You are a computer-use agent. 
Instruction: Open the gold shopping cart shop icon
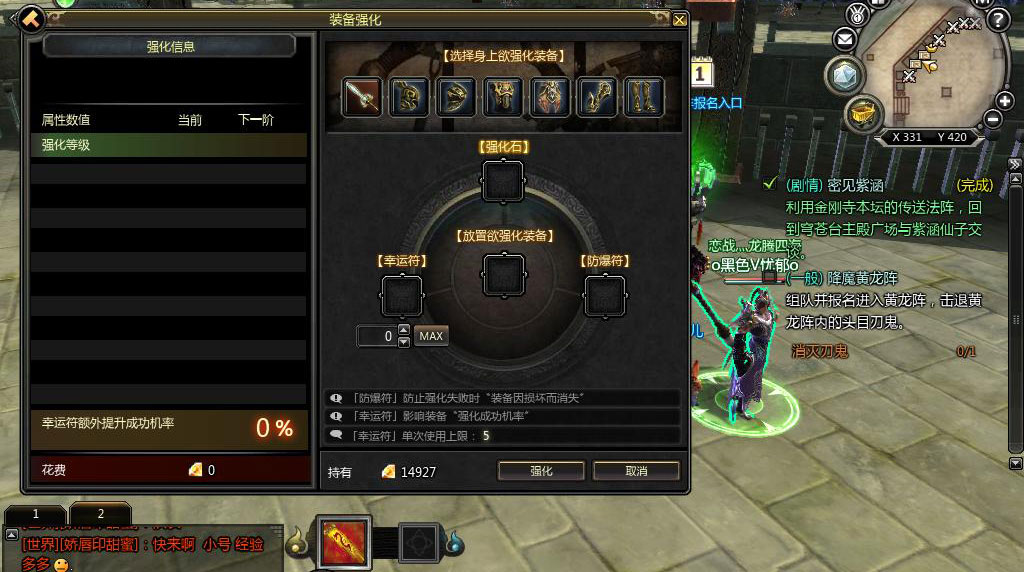point(861,114)
